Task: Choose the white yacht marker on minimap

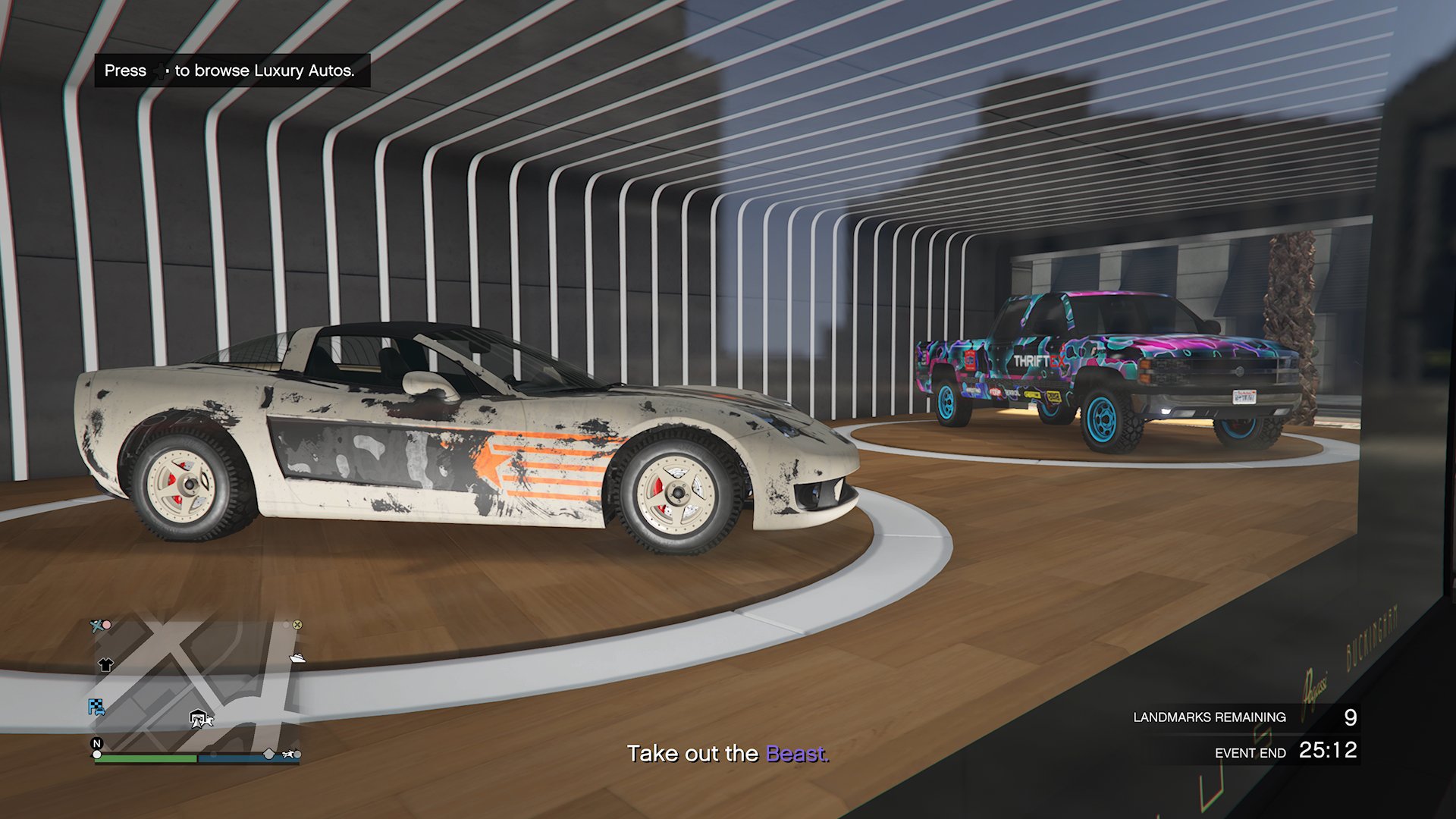Action: [x=297, y=657]
